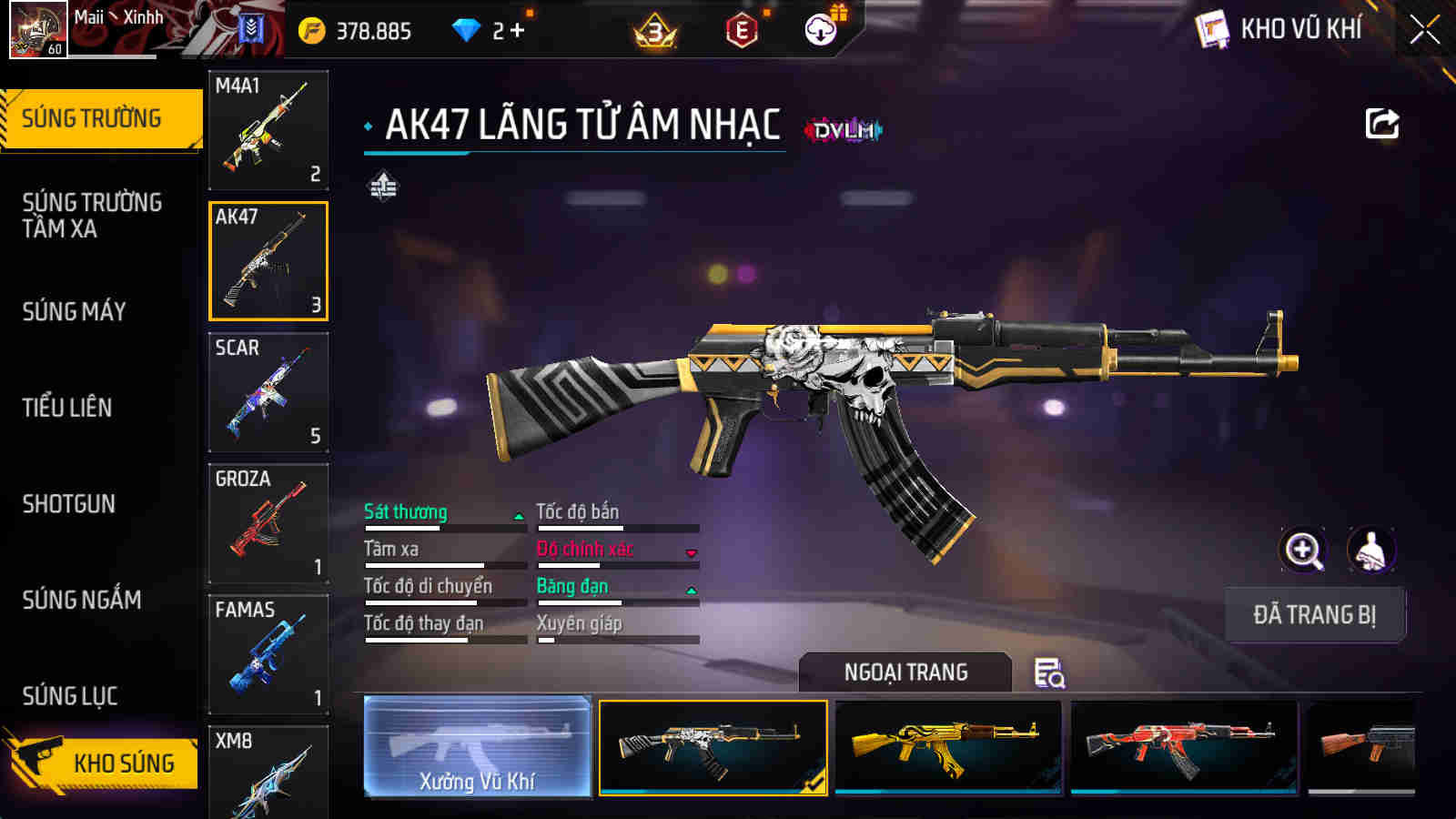The image size is (1456, 819).
Task: Choose the Tiểu Liên category
Action: point(67,408)
